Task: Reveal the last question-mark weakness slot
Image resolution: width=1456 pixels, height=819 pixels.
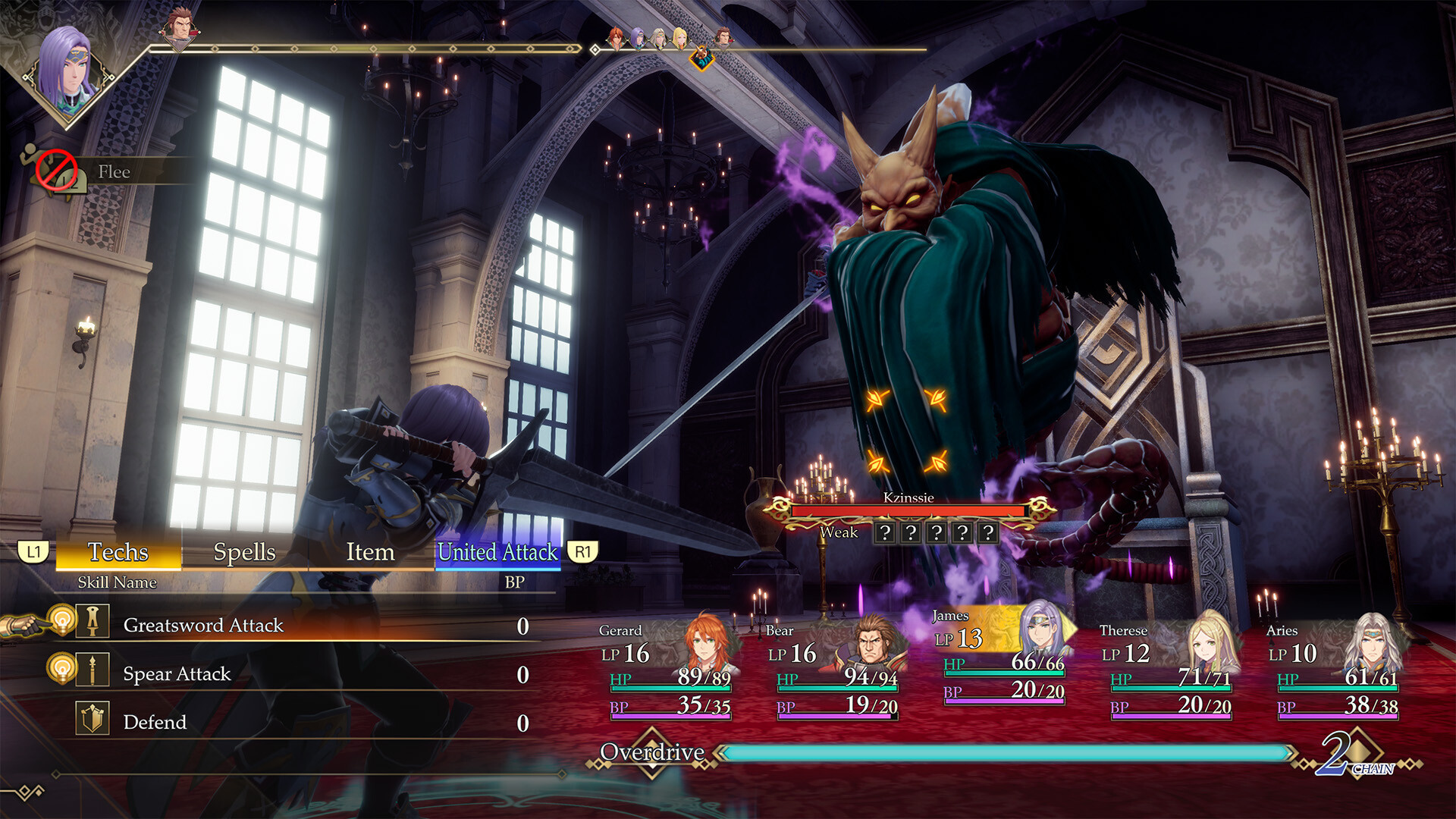Action: point(988,533)
